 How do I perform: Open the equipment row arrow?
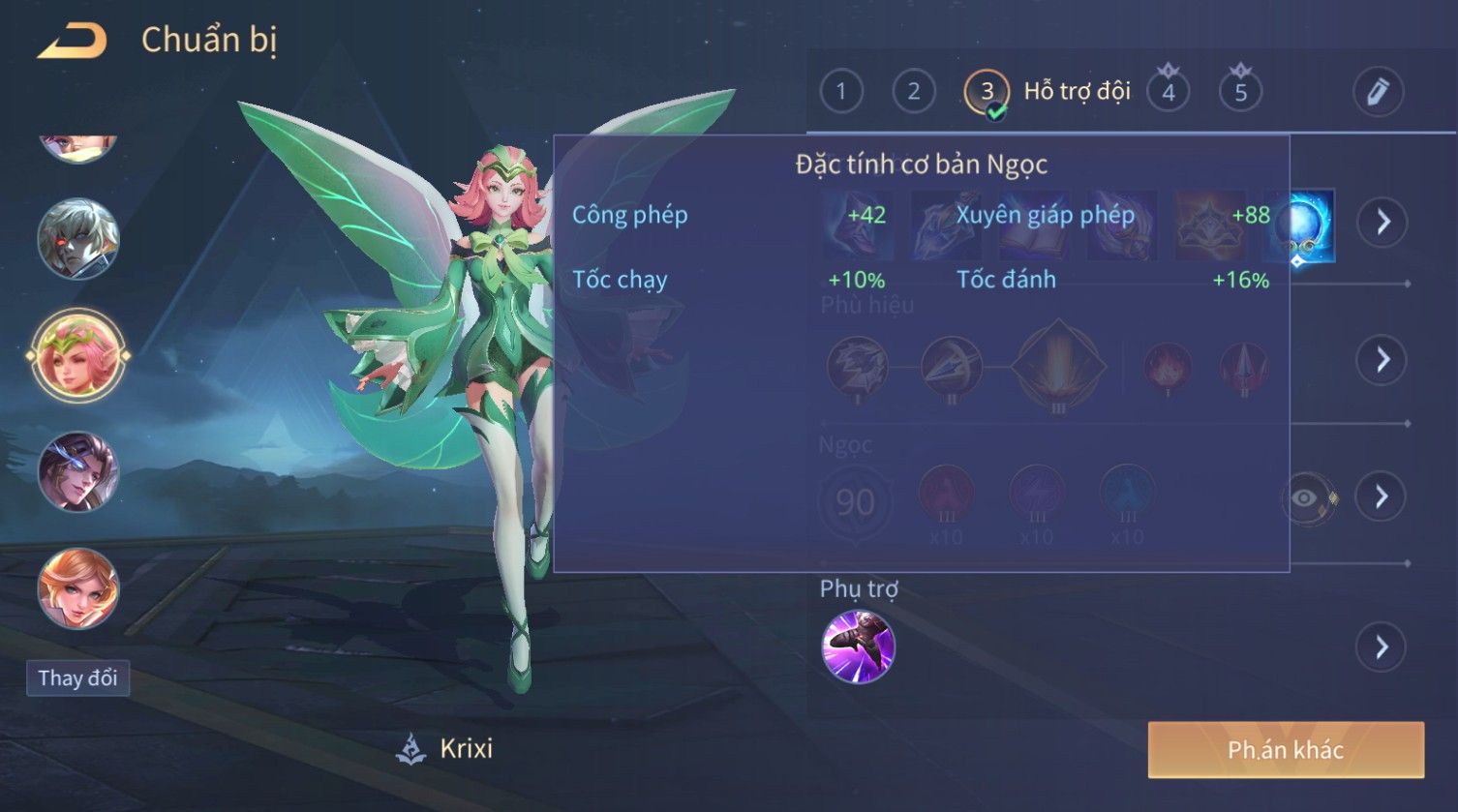pyautogui.click(x=1382, y=222)
